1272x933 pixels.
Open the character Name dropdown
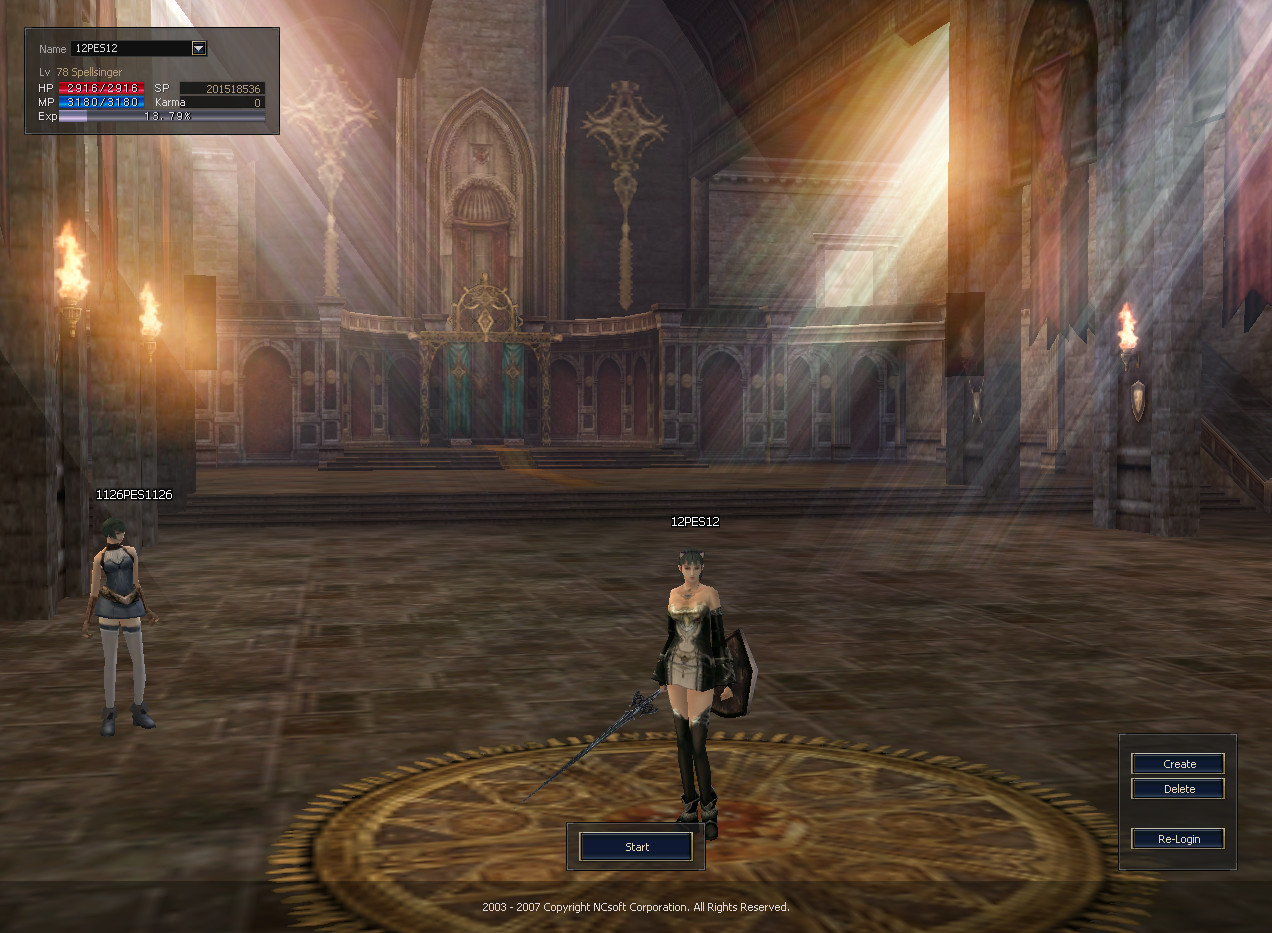pos(198,48)
